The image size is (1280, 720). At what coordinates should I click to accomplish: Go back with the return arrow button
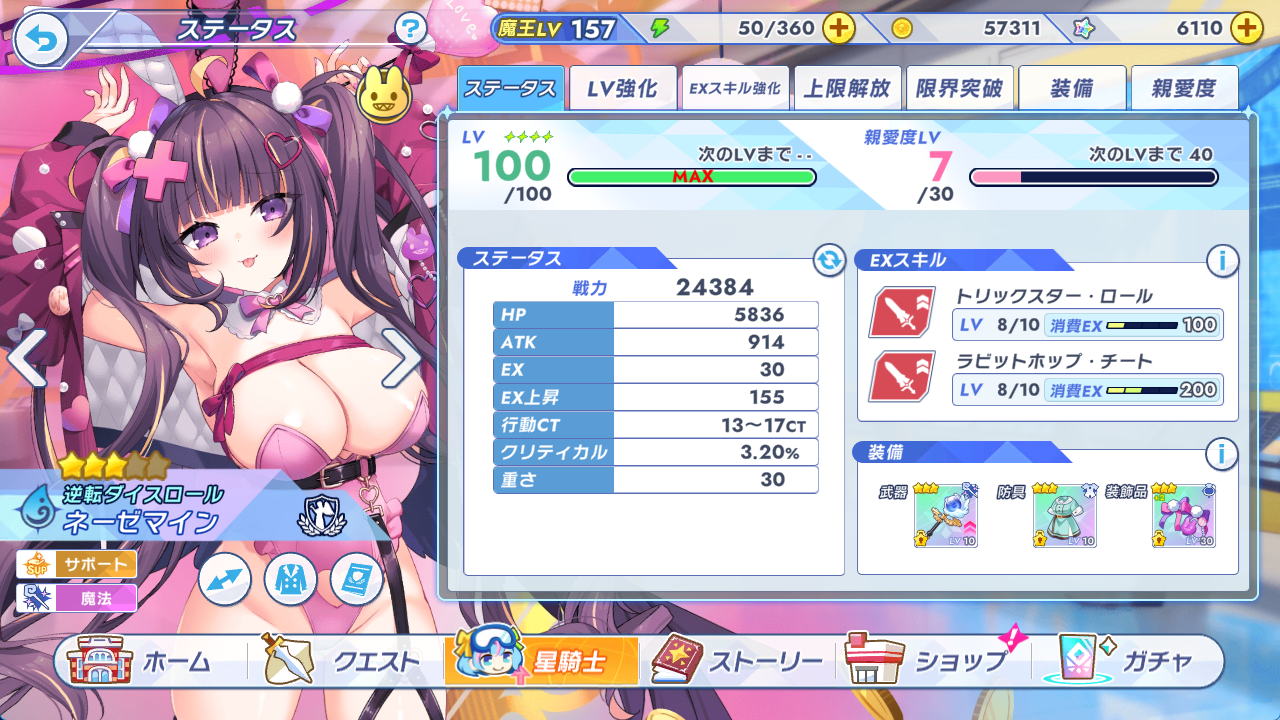(x=41, y=40)
